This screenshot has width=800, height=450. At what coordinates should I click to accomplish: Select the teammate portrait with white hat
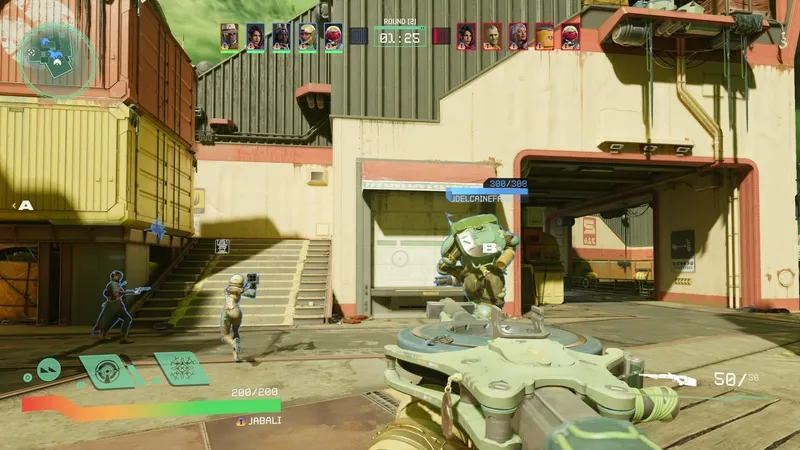(x=230, y=37)
